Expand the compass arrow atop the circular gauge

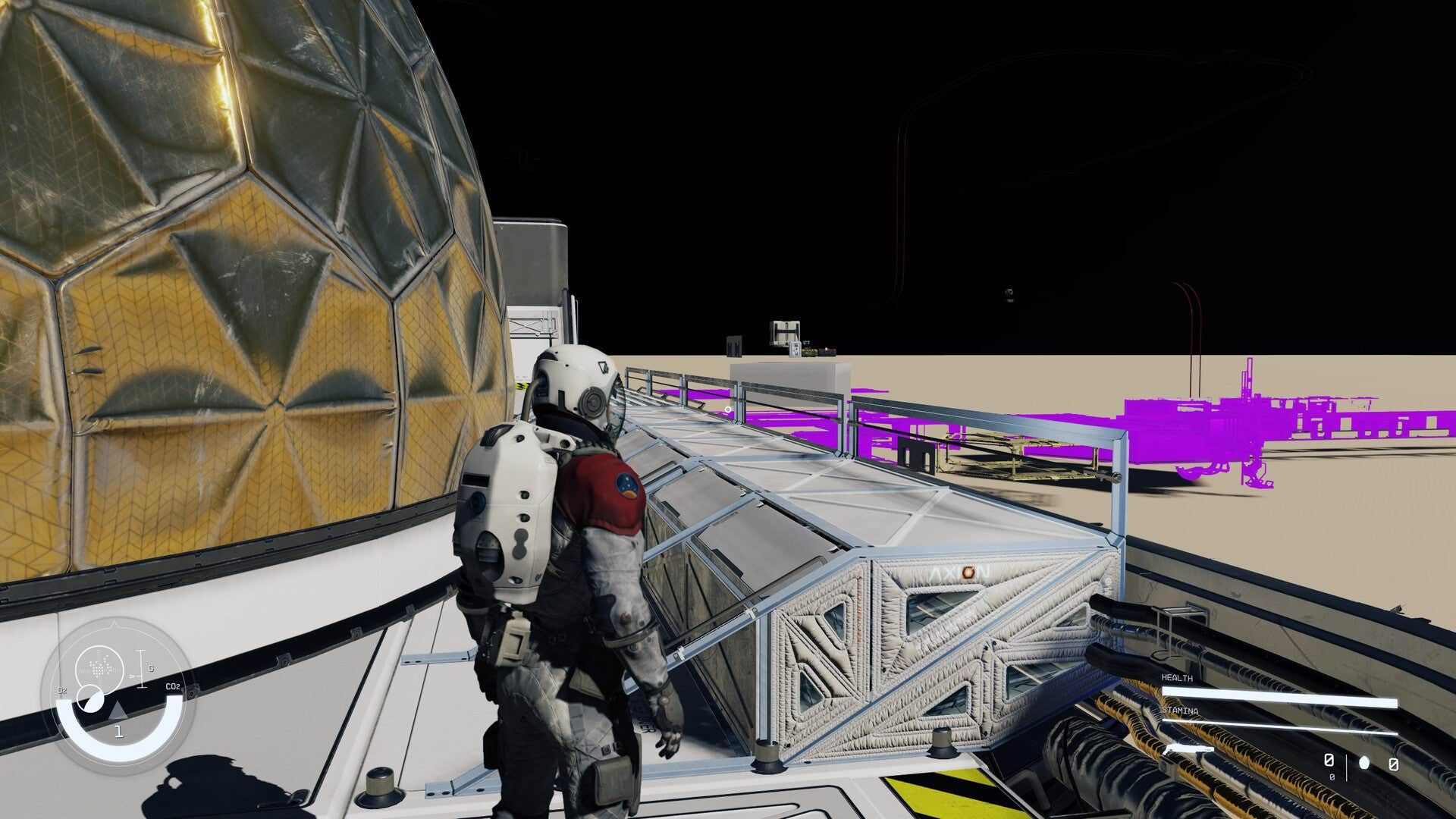tap(114, 624)
